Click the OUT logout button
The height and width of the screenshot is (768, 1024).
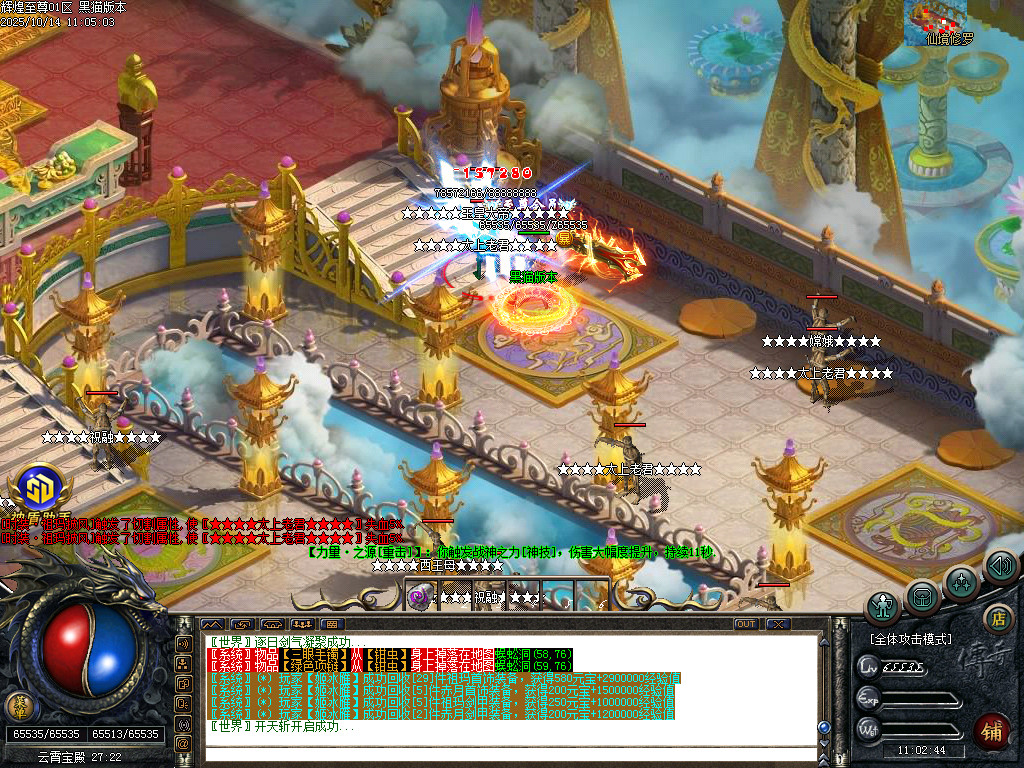pos(746,624)
